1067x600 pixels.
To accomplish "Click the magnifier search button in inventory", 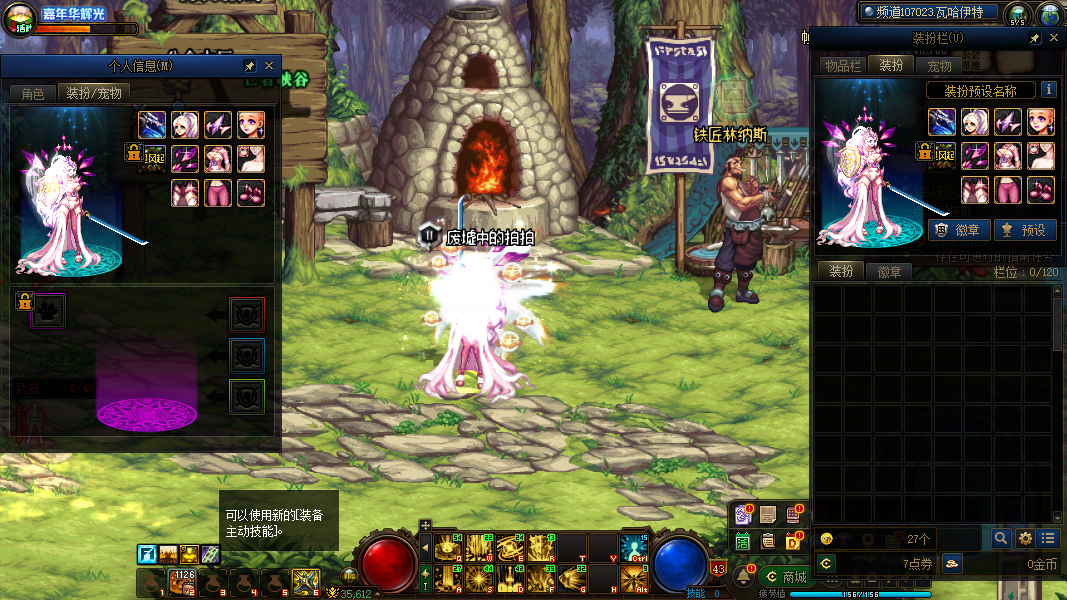I will click(x=1001, y=538).
